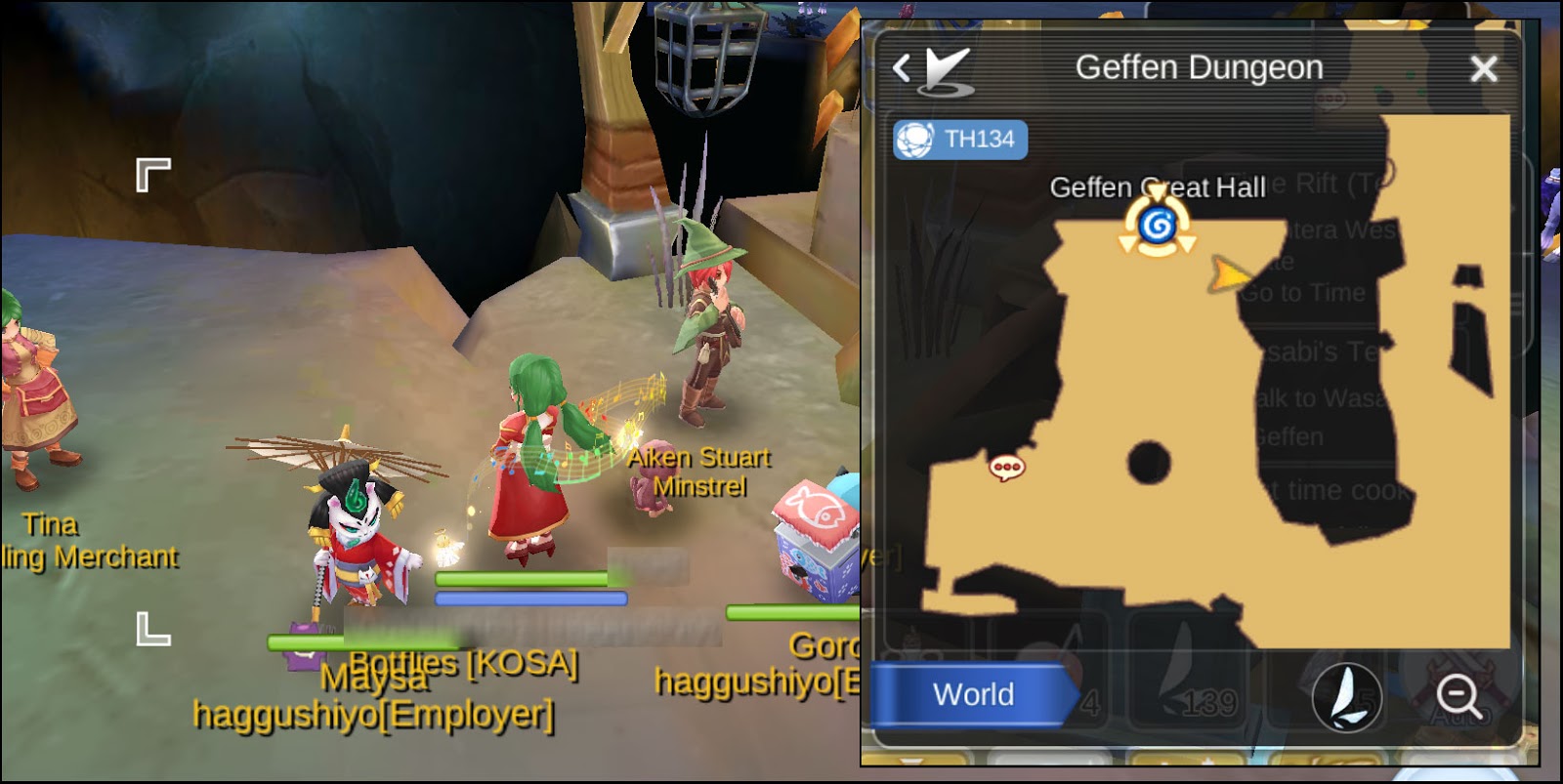Viewport: 1563px width, 784px height.
Task: Zoom out with the magnifier minus icon
Action: pos(1458,695)
